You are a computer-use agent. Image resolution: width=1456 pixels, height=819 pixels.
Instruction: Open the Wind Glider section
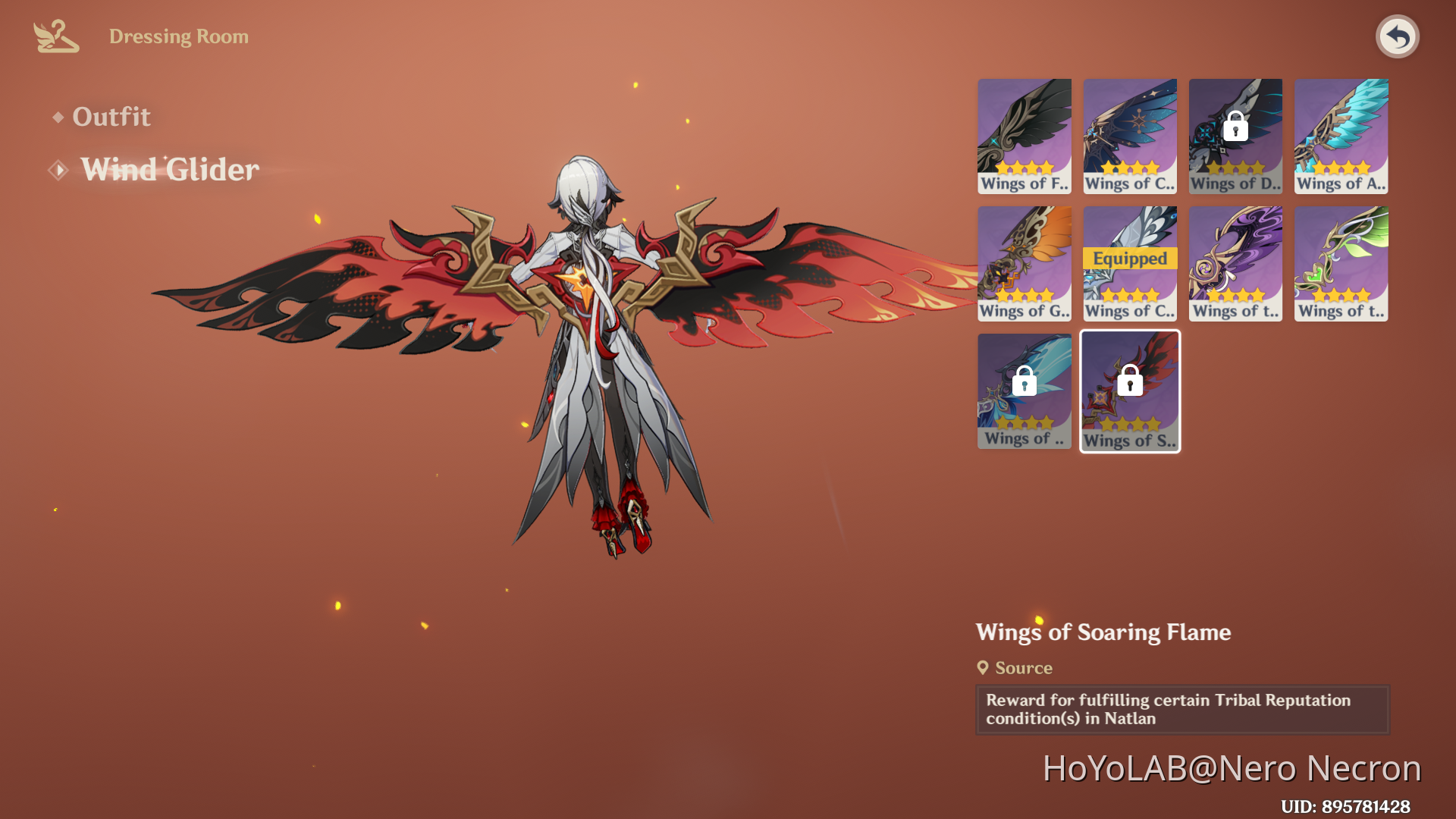coord(168,169)
